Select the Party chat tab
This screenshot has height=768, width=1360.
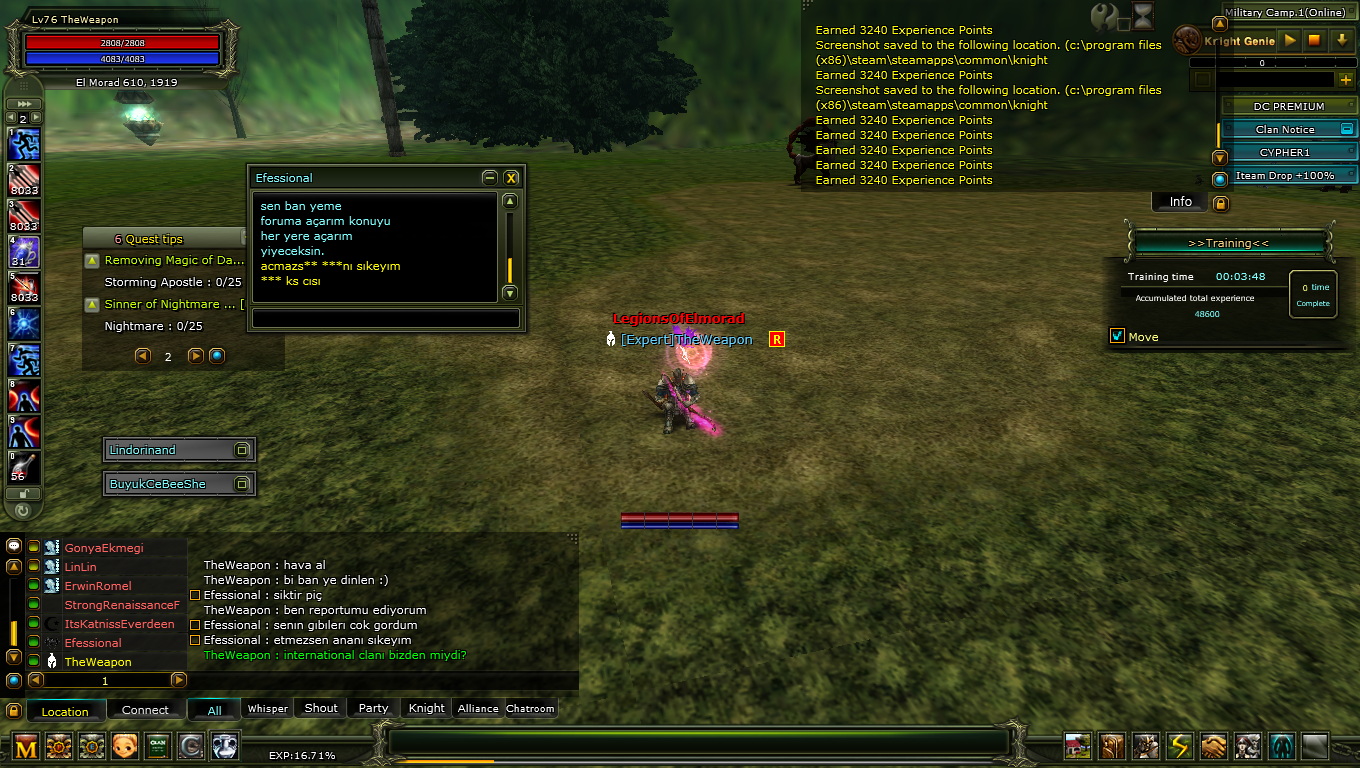coord(373,708)
